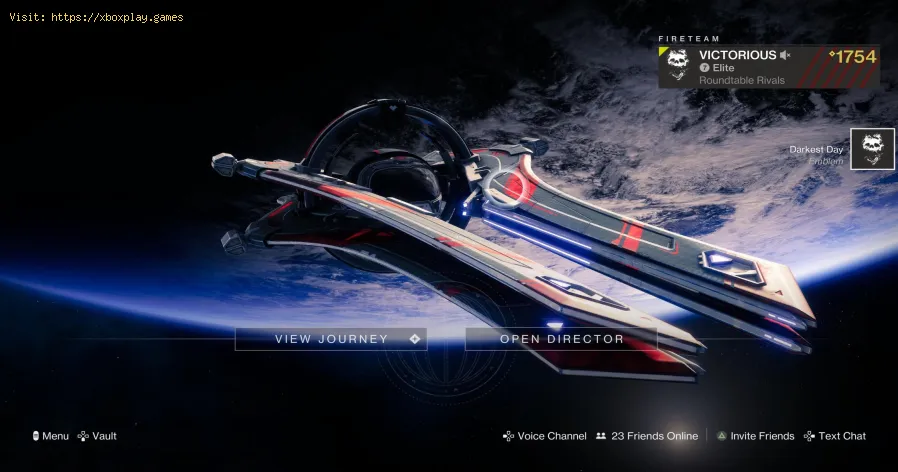
Task: Show the 23 Friends Online list
Action: pos(647,436)
